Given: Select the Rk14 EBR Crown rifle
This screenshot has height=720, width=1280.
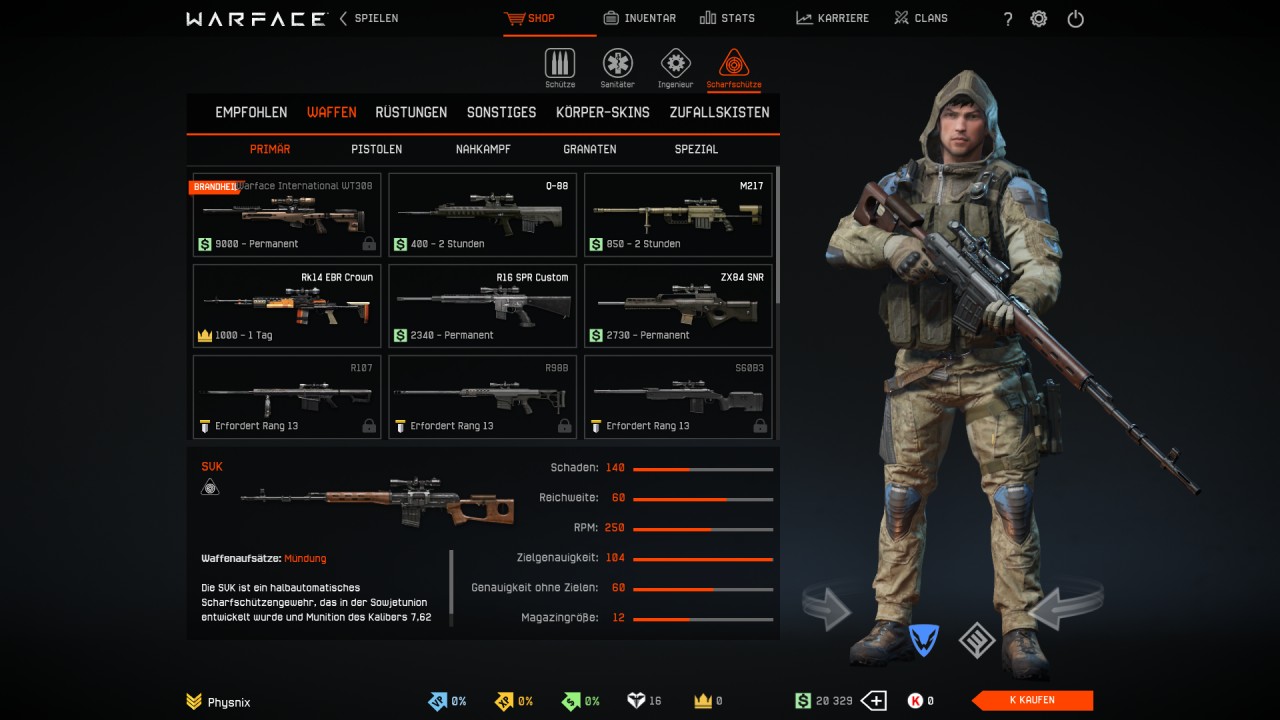Looking at the screenshot, I should (x=287, y=306).
